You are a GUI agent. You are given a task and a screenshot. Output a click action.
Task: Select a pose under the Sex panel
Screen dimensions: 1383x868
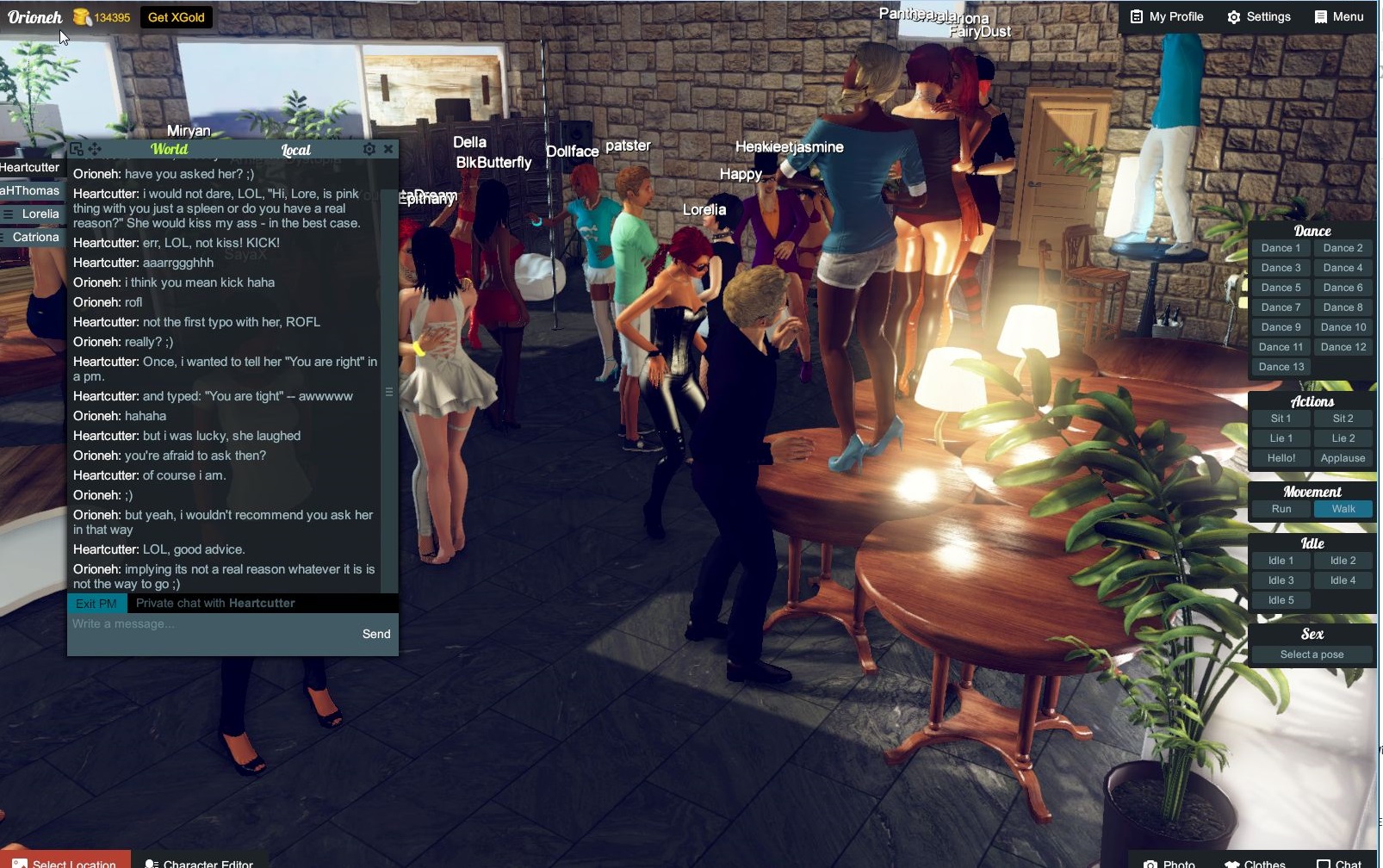1310,654
